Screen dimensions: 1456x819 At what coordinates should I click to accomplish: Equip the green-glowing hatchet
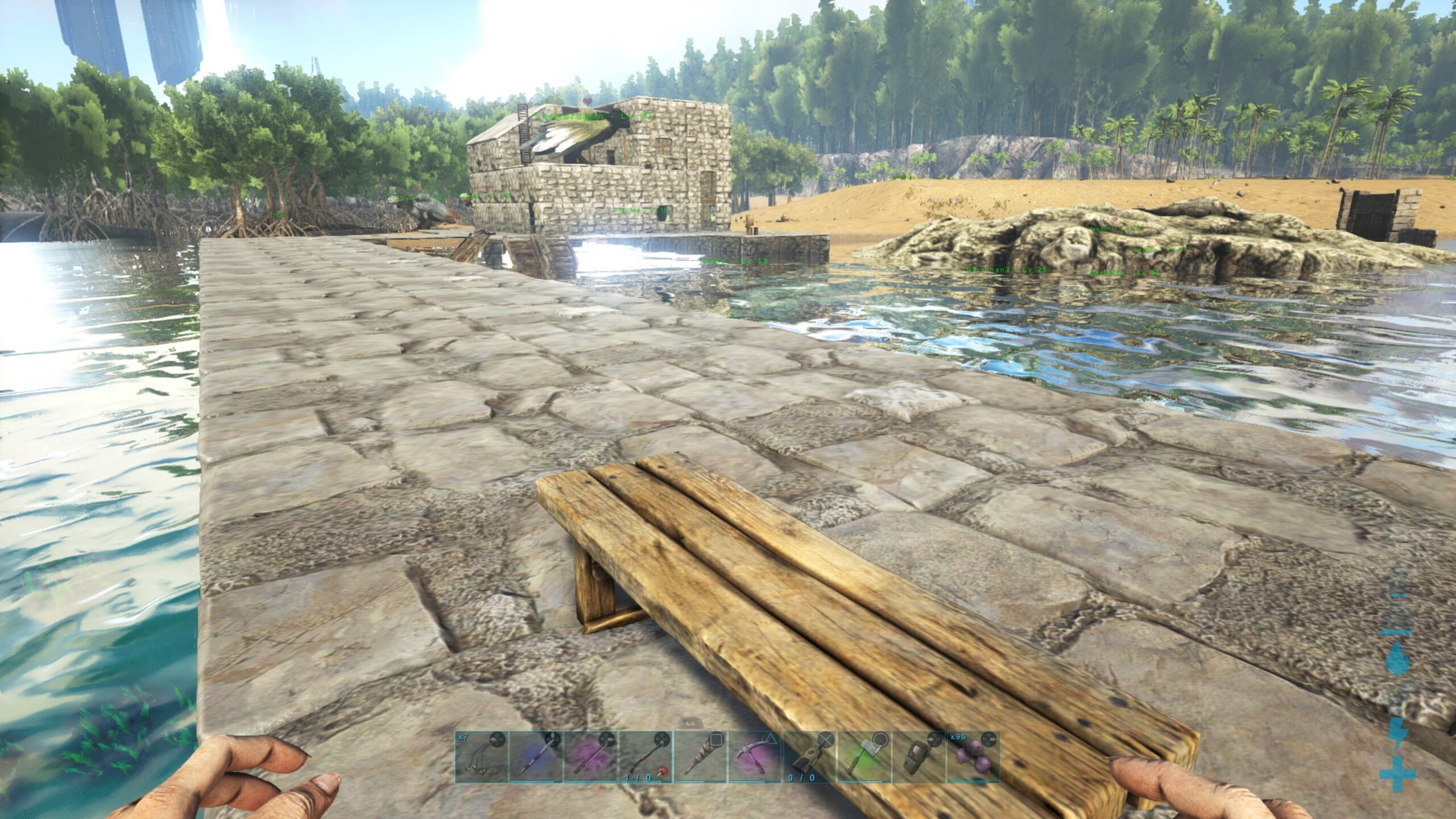click(x=863, y=757)
